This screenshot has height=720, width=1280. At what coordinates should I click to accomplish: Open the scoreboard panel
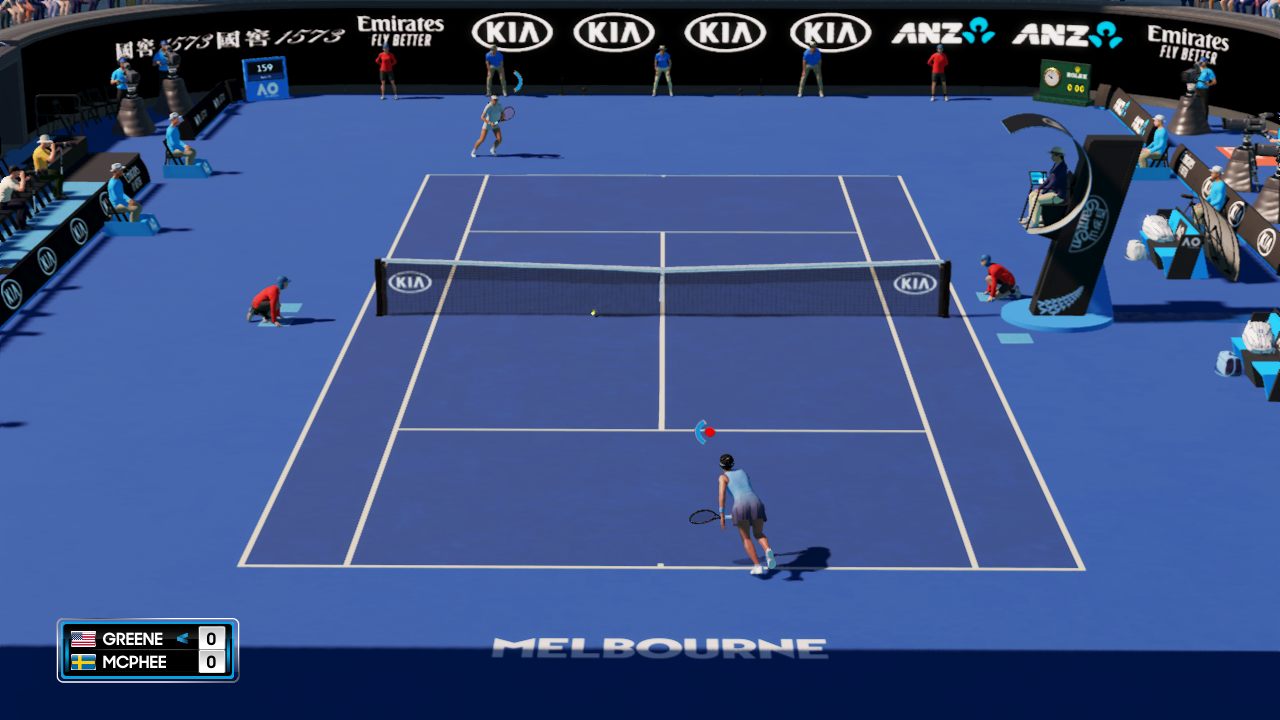pyautogui.click(x=146, y=650)
